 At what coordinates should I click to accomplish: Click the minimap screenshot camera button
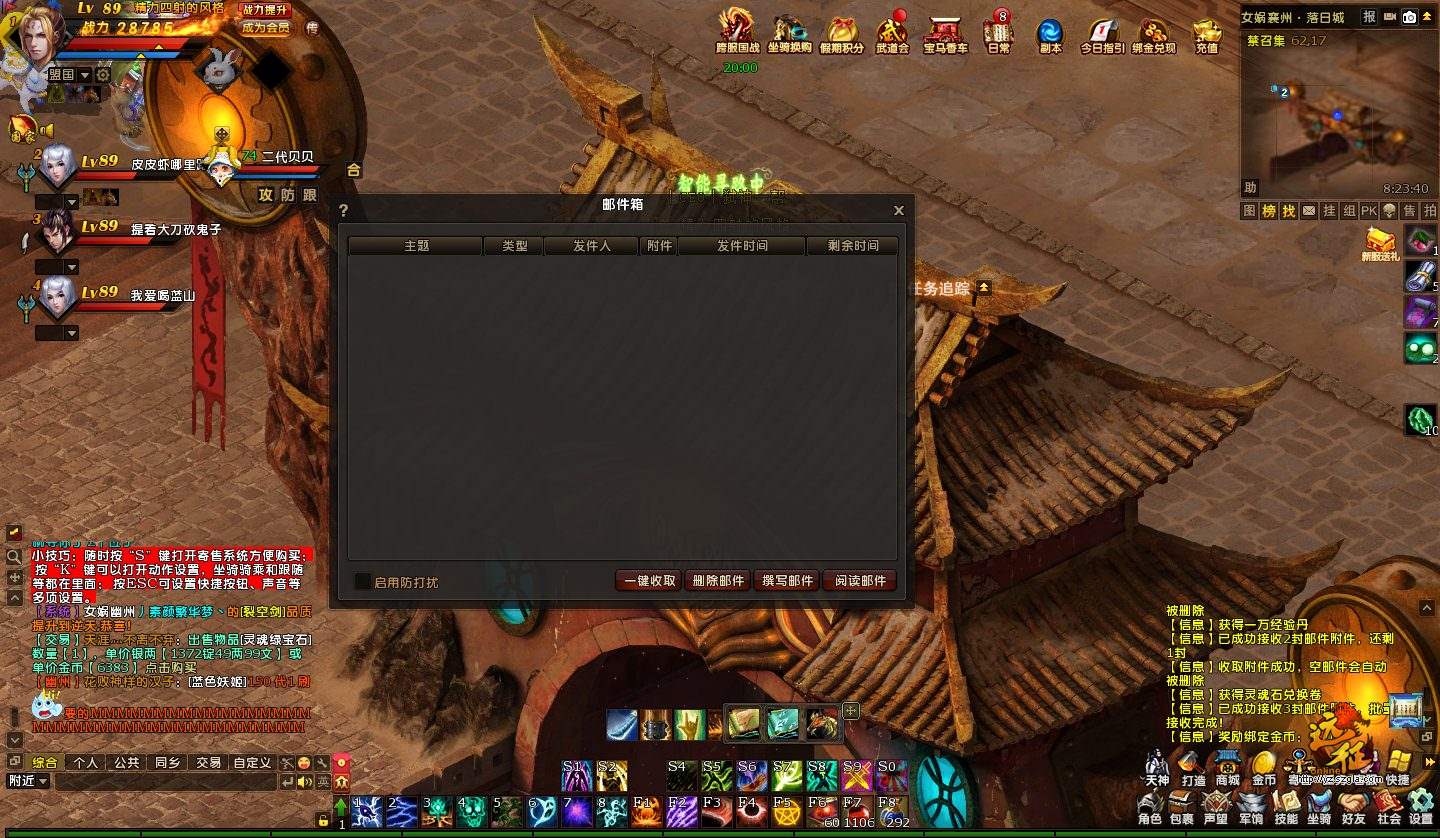tap(1409, 17)
